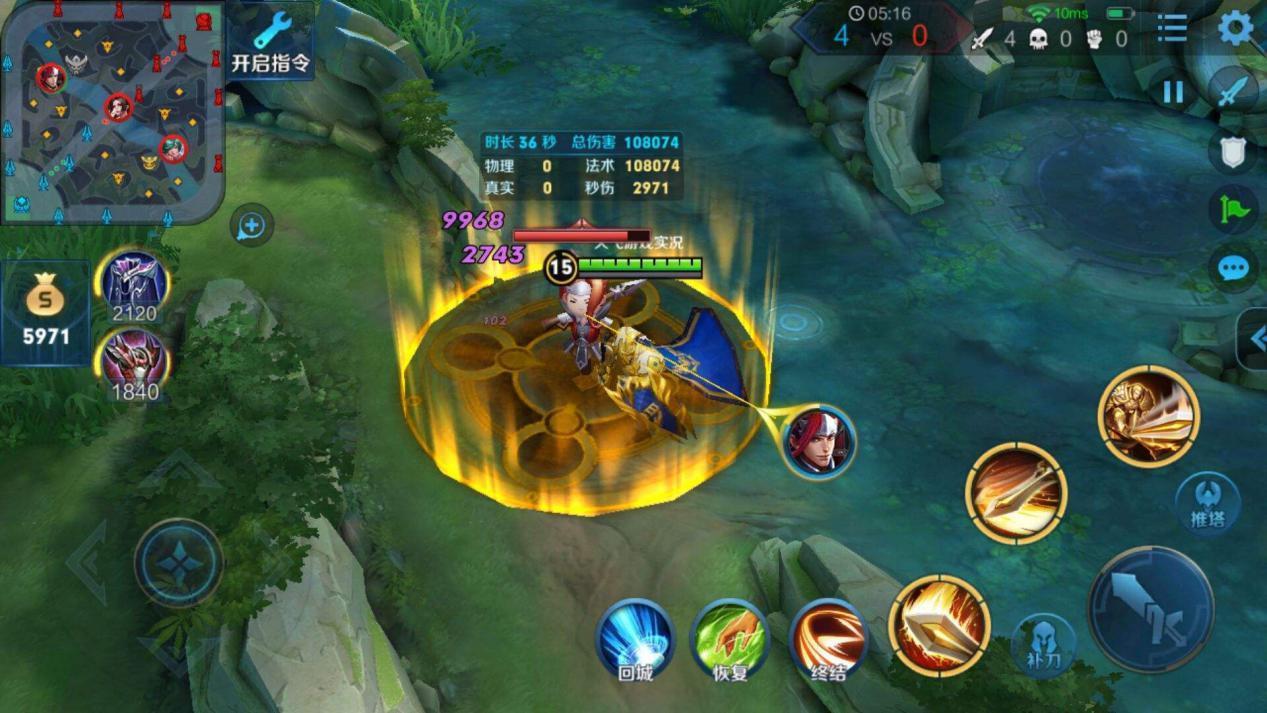1267x713 pixels.
Task: Tap the pause button
Action: tap(1172, 93)
